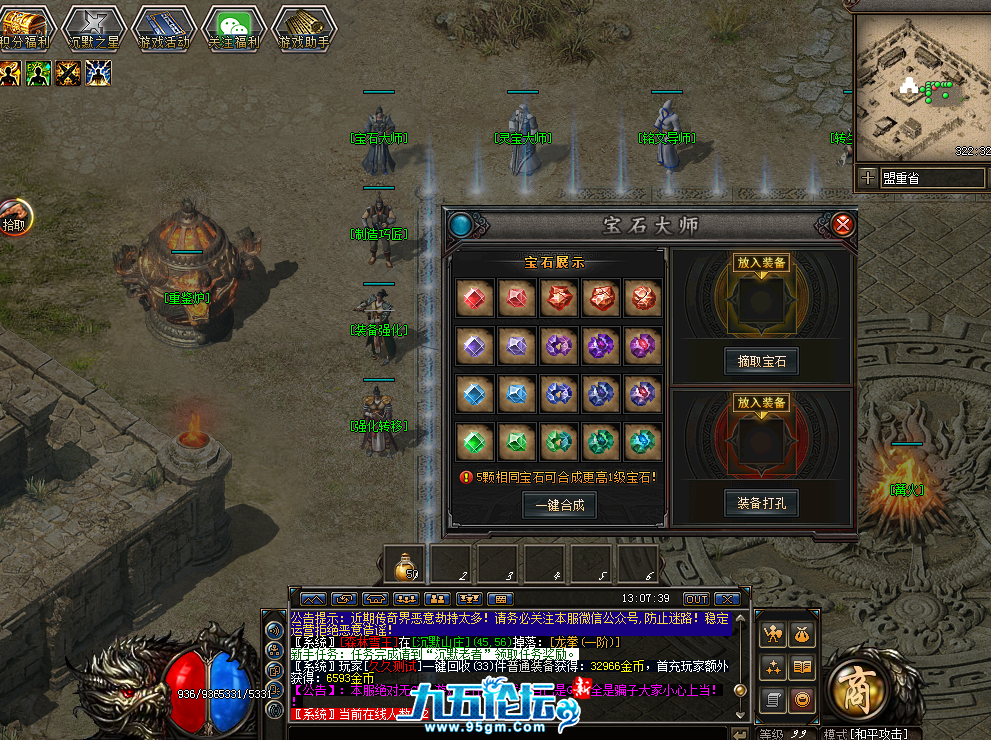Use the potion in hotbar slot 1

coord(406,565)
